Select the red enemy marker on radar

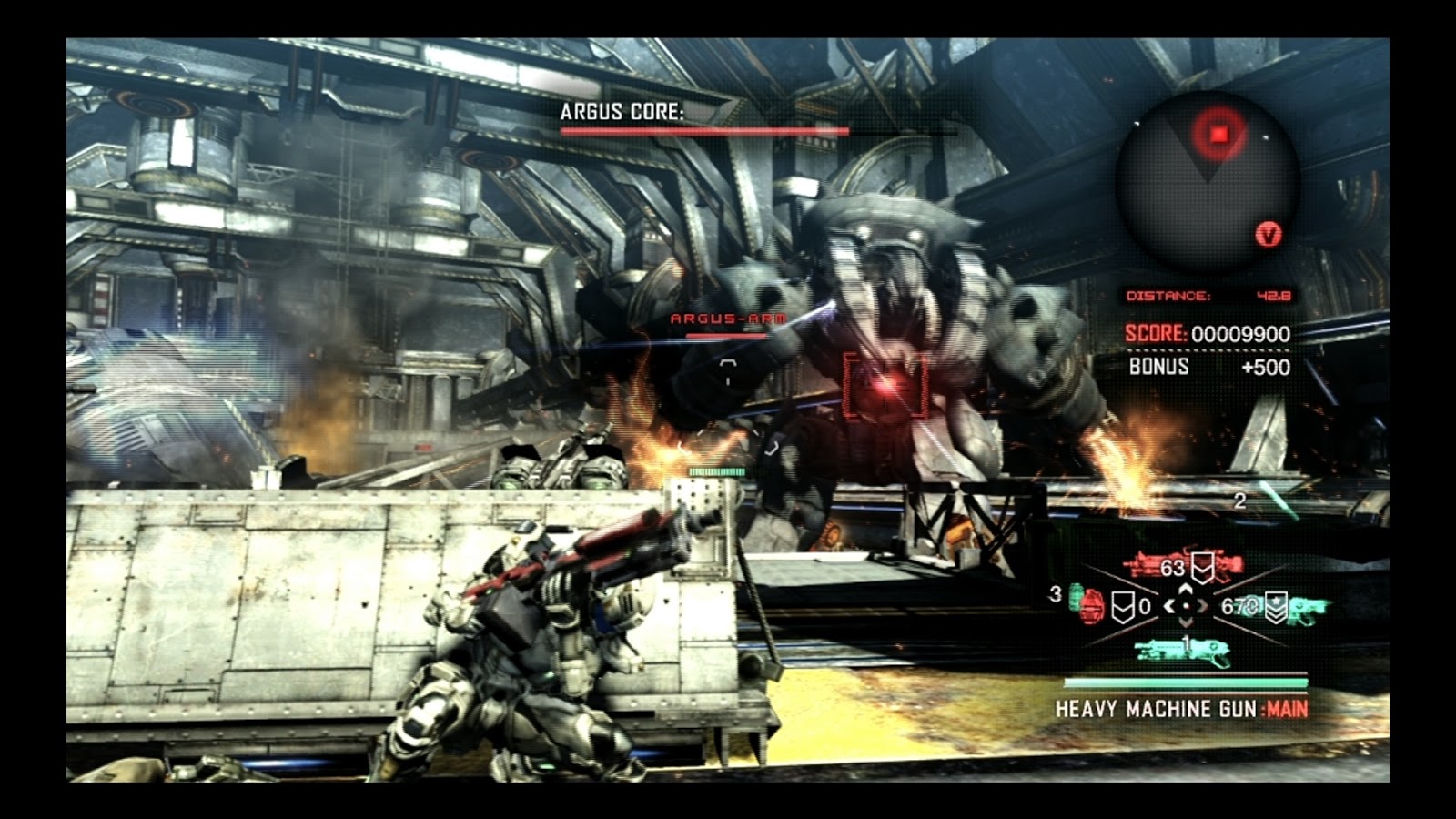pyautogui.click(x=1219, y=134)
